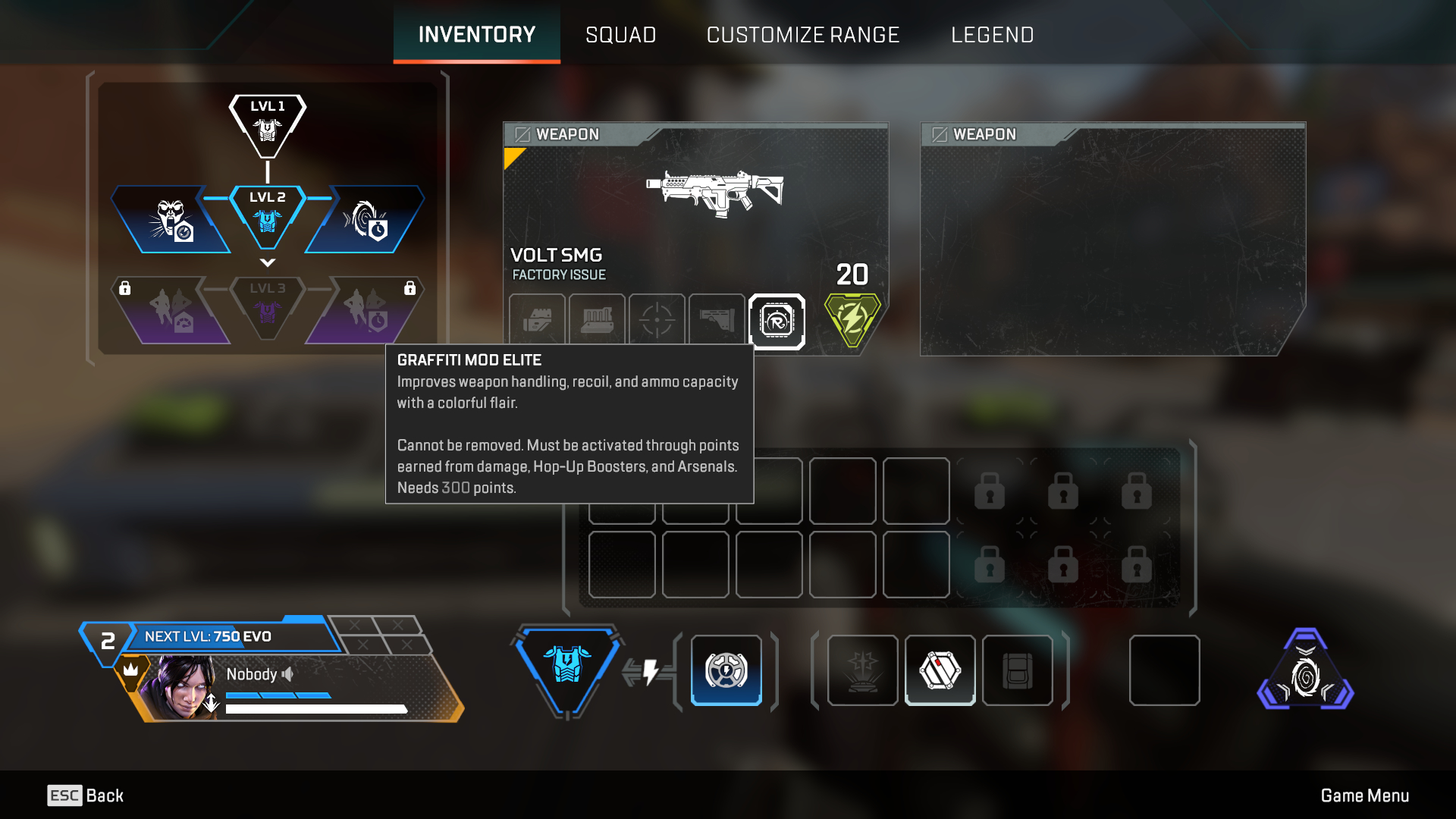Select the Inventory tab
Image resolution: width=1456 pixels, height=819 pixels.
coord(476,35)
